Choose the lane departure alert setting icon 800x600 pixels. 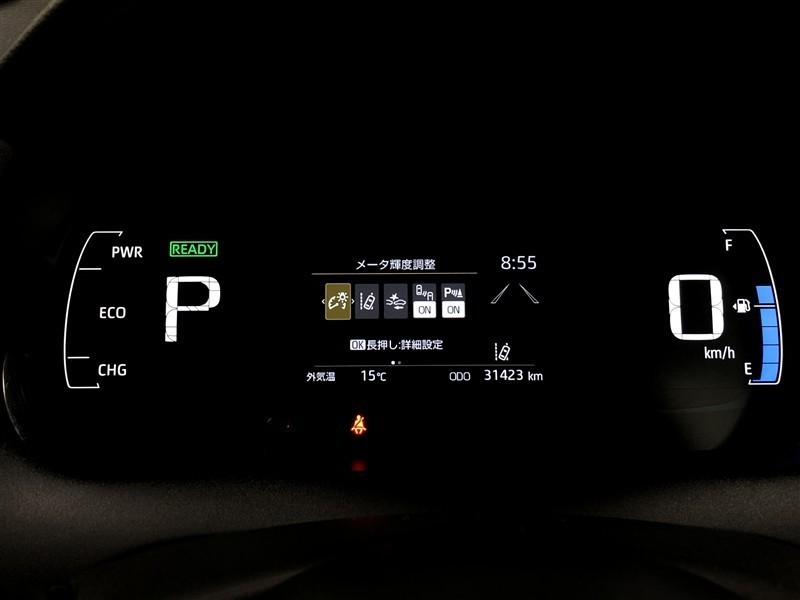[x=367, y=300]
